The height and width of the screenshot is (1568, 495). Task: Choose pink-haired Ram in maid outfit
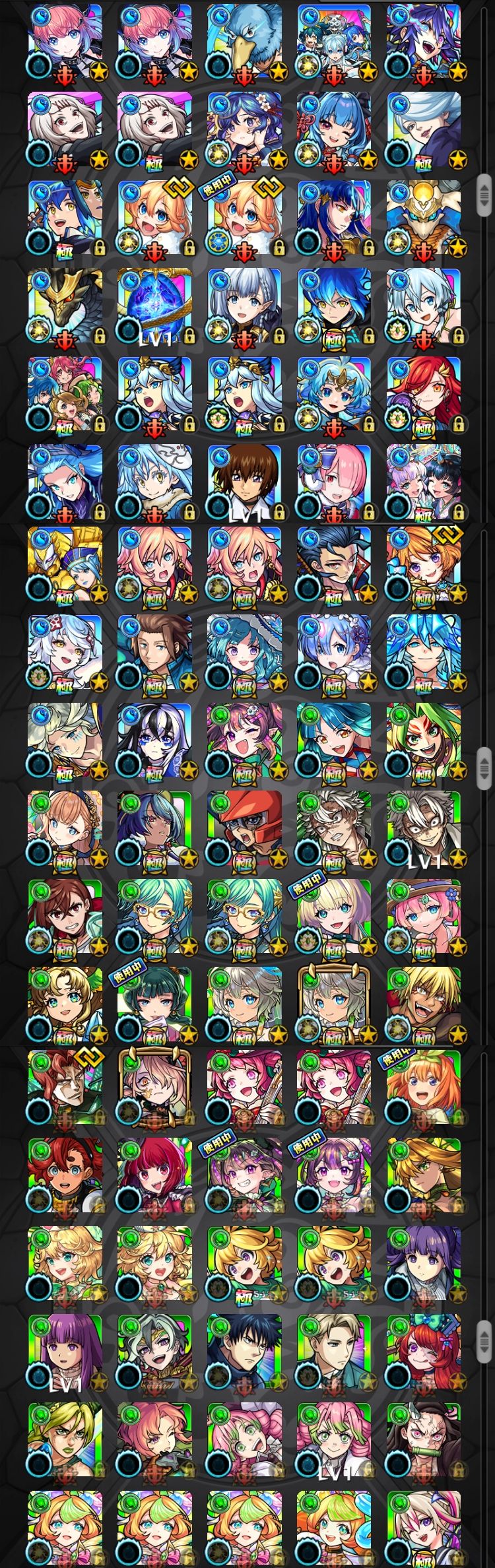(x=333, y=480)
